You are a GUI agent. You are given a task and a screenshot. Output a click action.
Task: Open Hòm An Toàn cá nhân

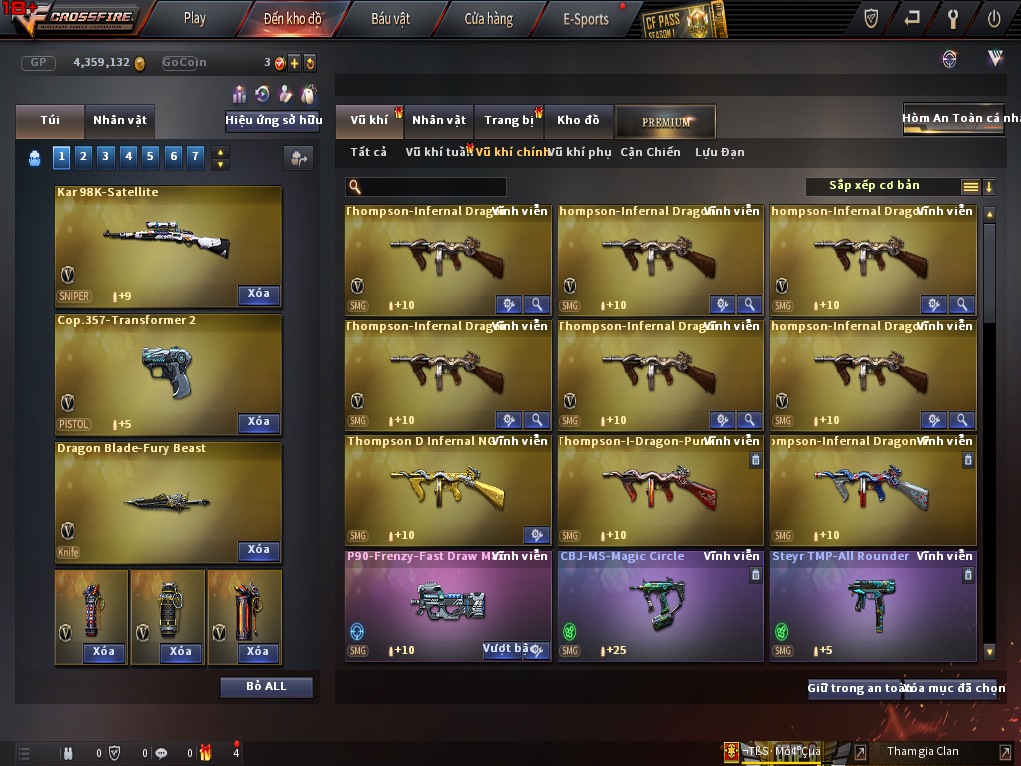tap(952, 118)
